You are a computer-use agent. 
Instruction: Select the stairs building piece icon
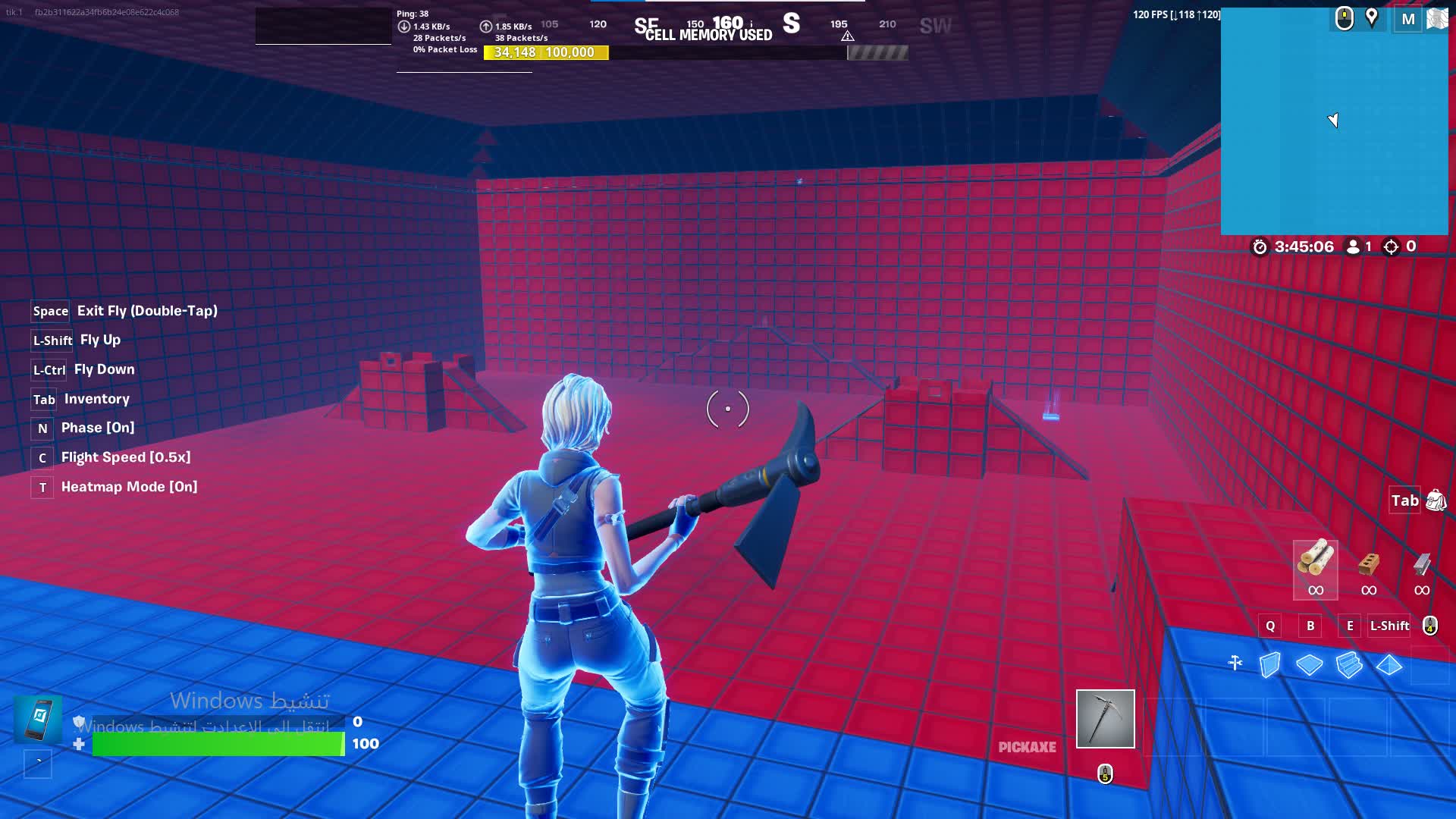point(1349,664)
